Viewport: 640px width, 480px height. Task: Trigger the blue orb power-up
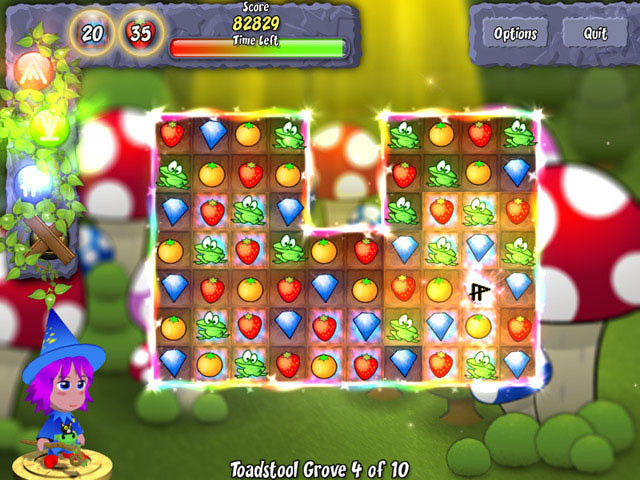click(x=33, y=183)
